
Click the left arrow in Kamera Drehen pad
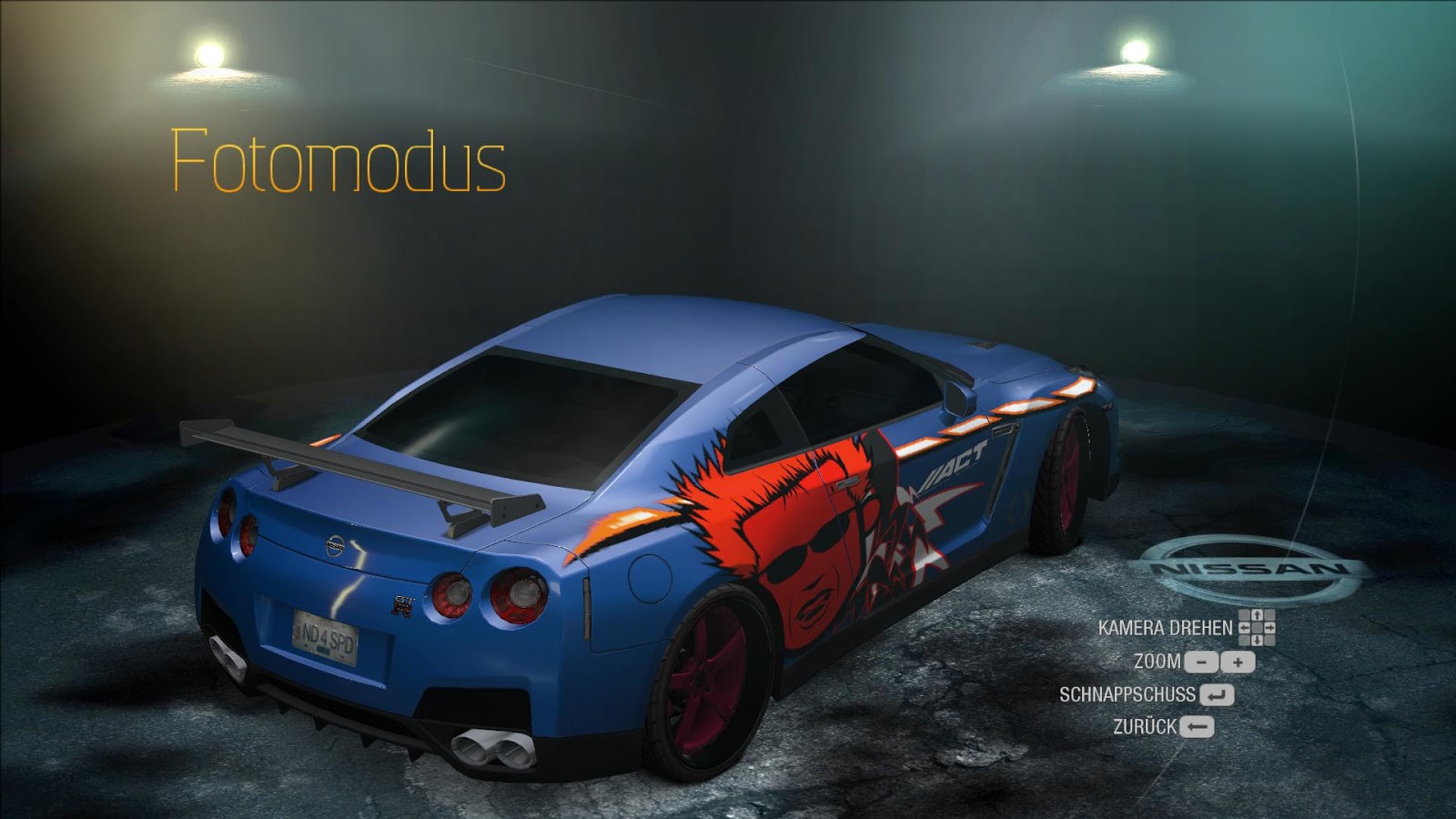pyautogui.click(x=1245, y=628)
